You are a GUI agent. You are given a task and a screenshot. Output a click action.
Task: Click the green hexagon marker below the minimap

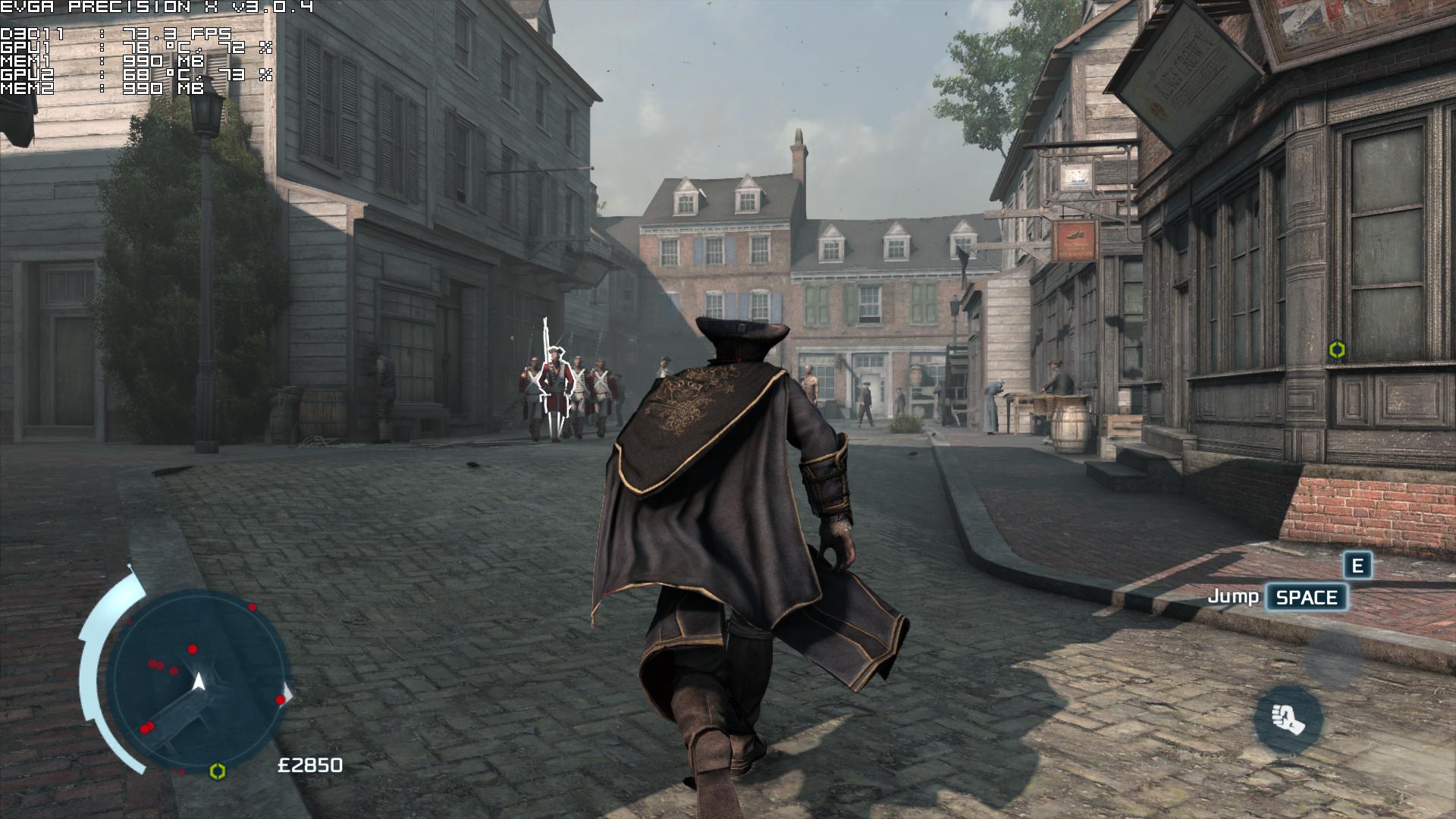pos(218,770)
